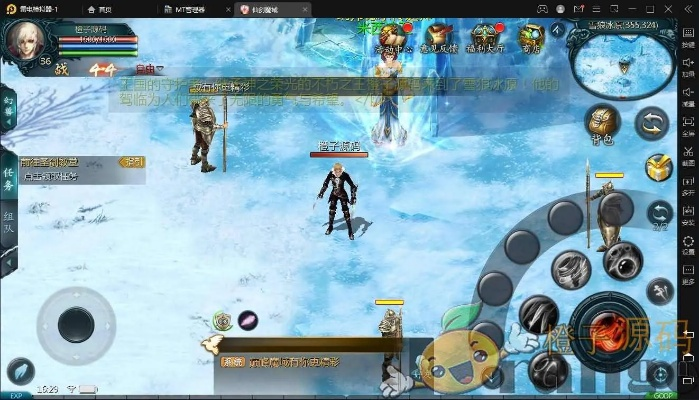The image size is (699, 400).
Task: Select the 任务 quest tab
Action: (x=8, y=176)
